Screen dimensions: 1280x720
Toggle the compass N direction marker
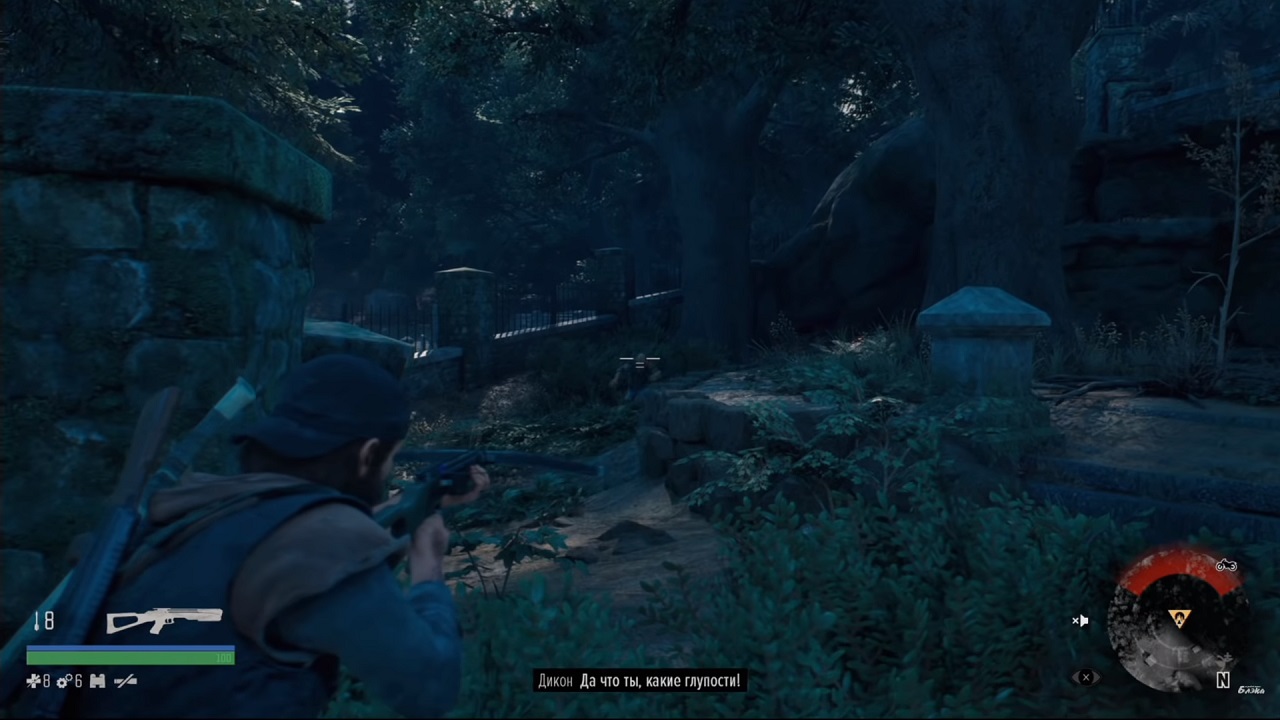tap(1222, 680)
